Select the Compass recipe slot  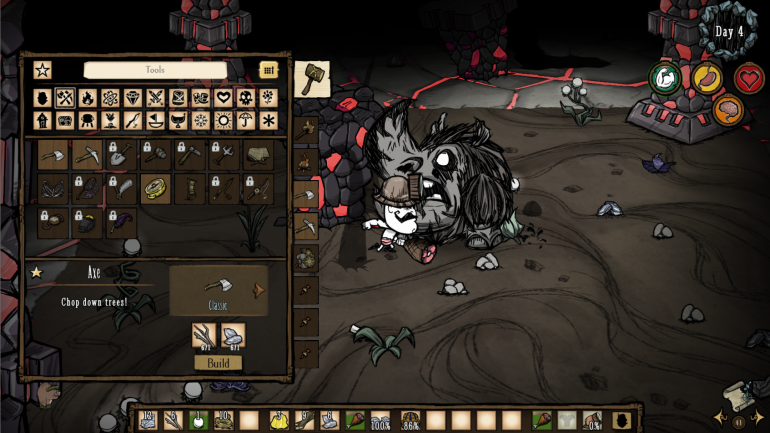click(x=155, y=188)
